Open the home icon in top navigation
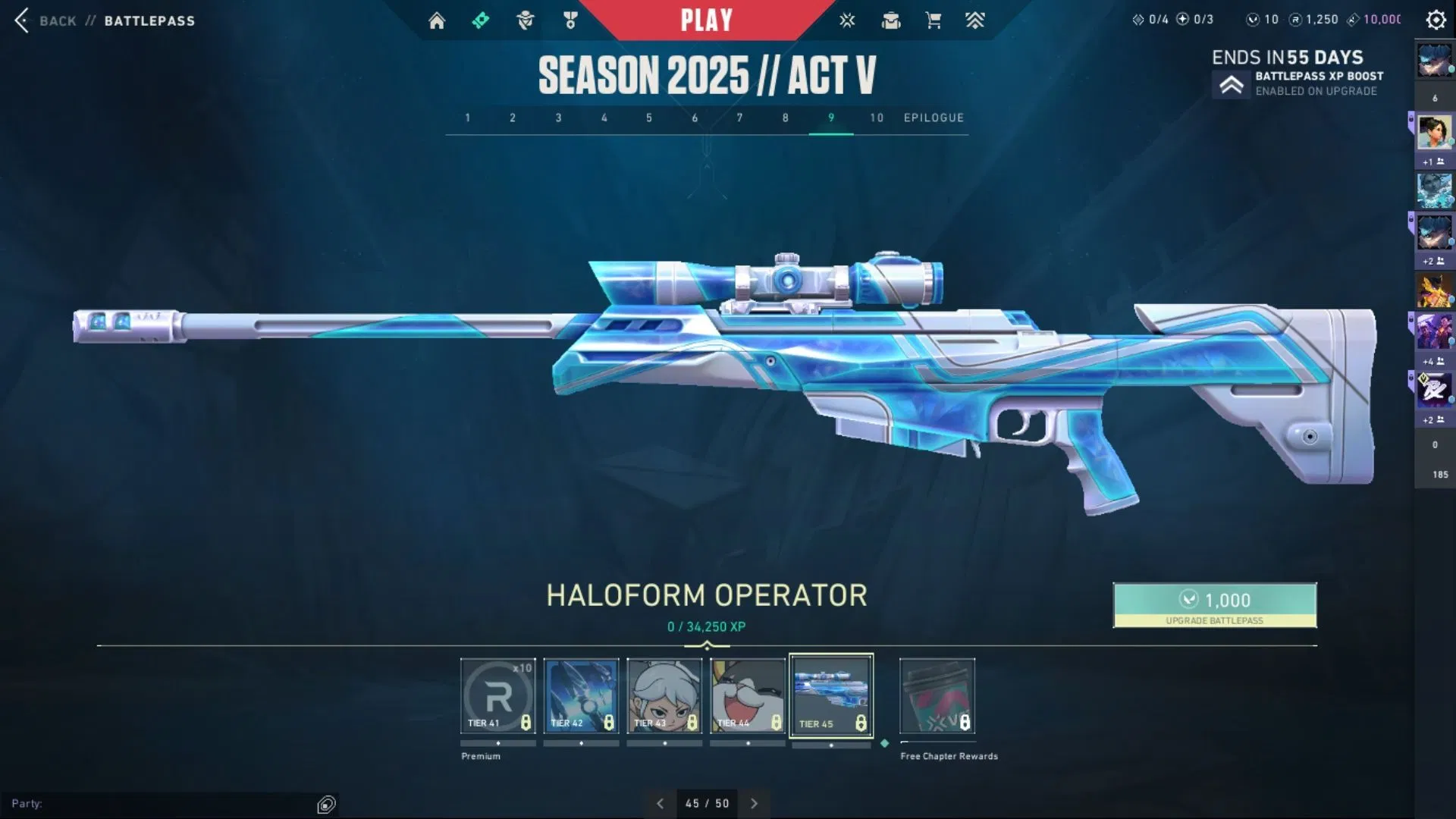The height and width of the screenshot is (819, 1456). click(437, 20)
